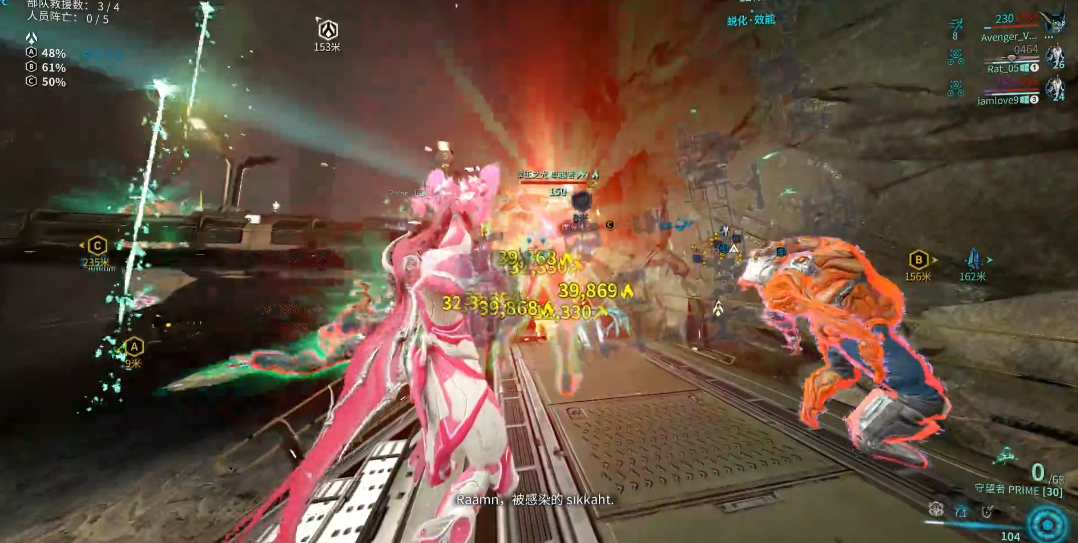This screenshot has width=1078, height=543.
Task: Select squad member Rat_05's portrait
Action: coord(1054,56)
